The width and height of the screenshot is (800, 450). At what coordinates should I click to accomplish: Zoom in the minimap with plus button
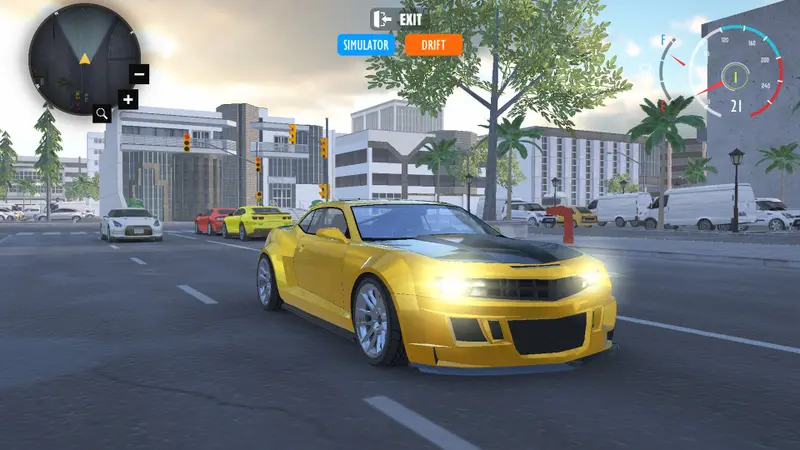coord(127,99)
